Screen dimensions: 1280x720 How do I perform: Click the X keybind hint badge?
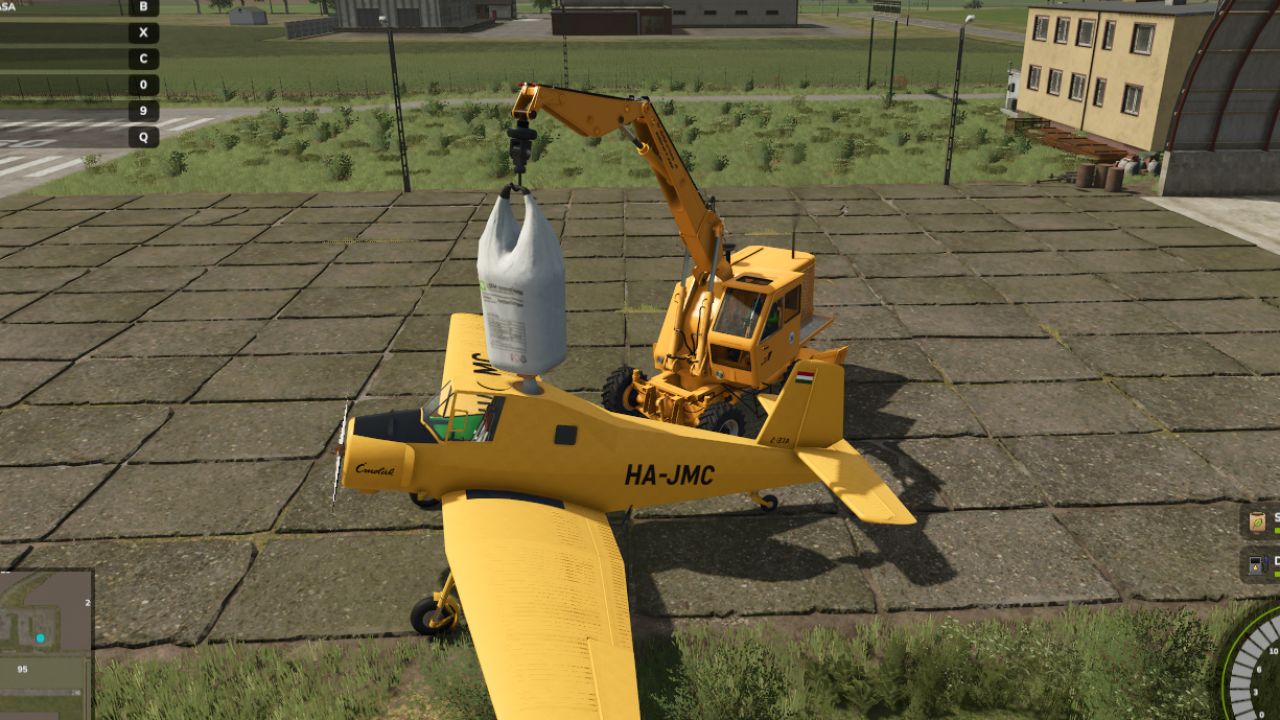point(143,32)
